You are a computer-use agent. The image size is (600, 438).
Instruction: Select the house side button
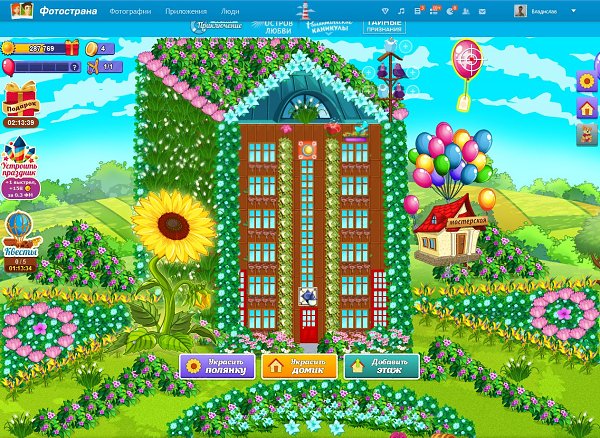(x=587, y=108)
